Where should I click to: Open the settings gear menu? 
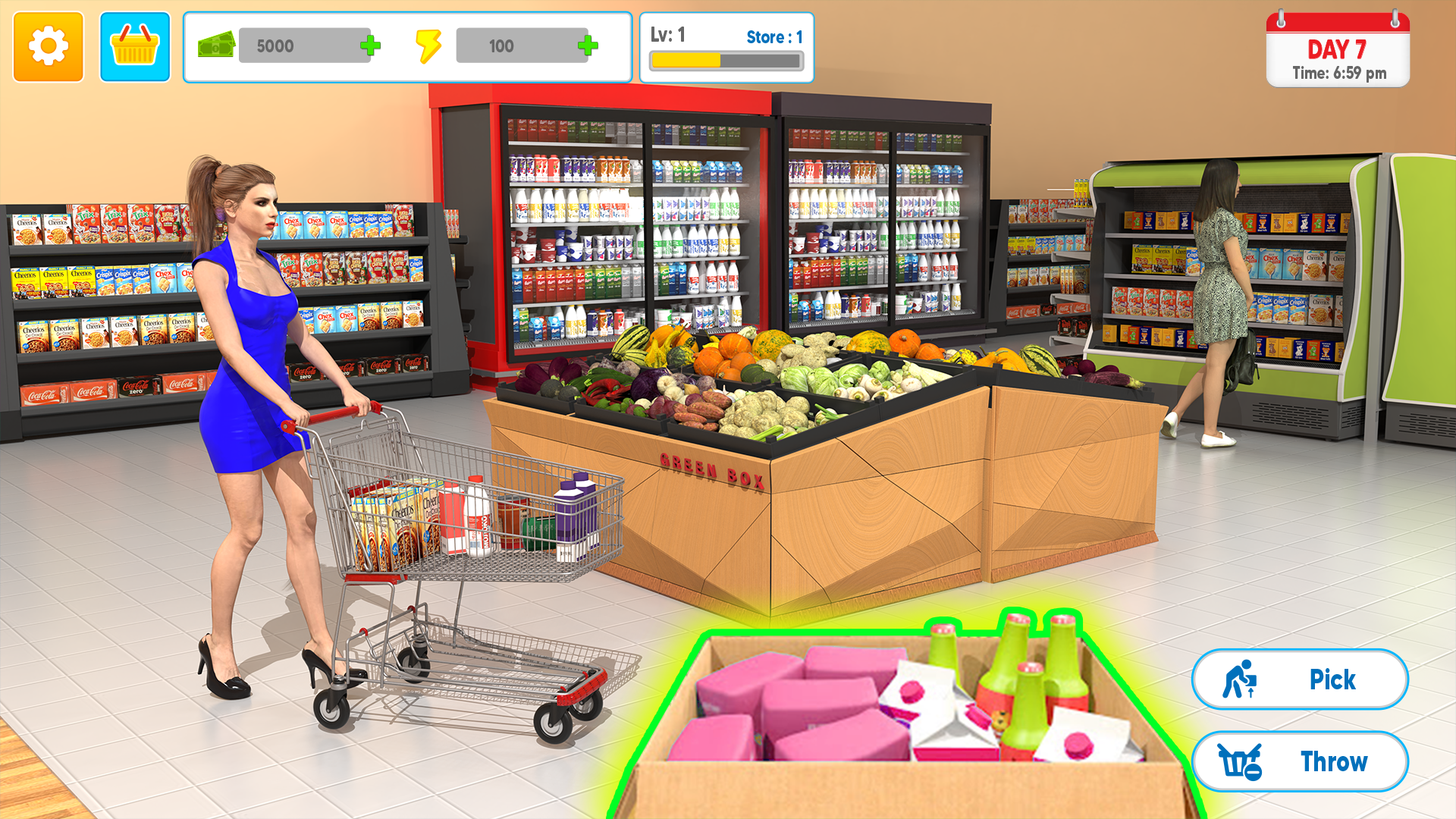[48, 47]
